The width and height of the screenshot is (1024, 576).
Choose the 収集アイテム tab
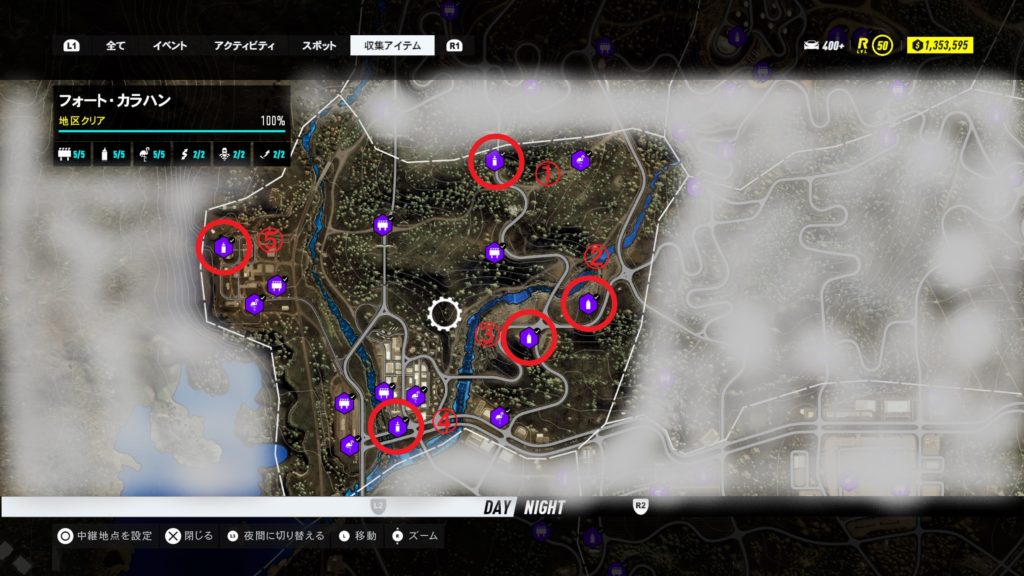pos(392,45)
